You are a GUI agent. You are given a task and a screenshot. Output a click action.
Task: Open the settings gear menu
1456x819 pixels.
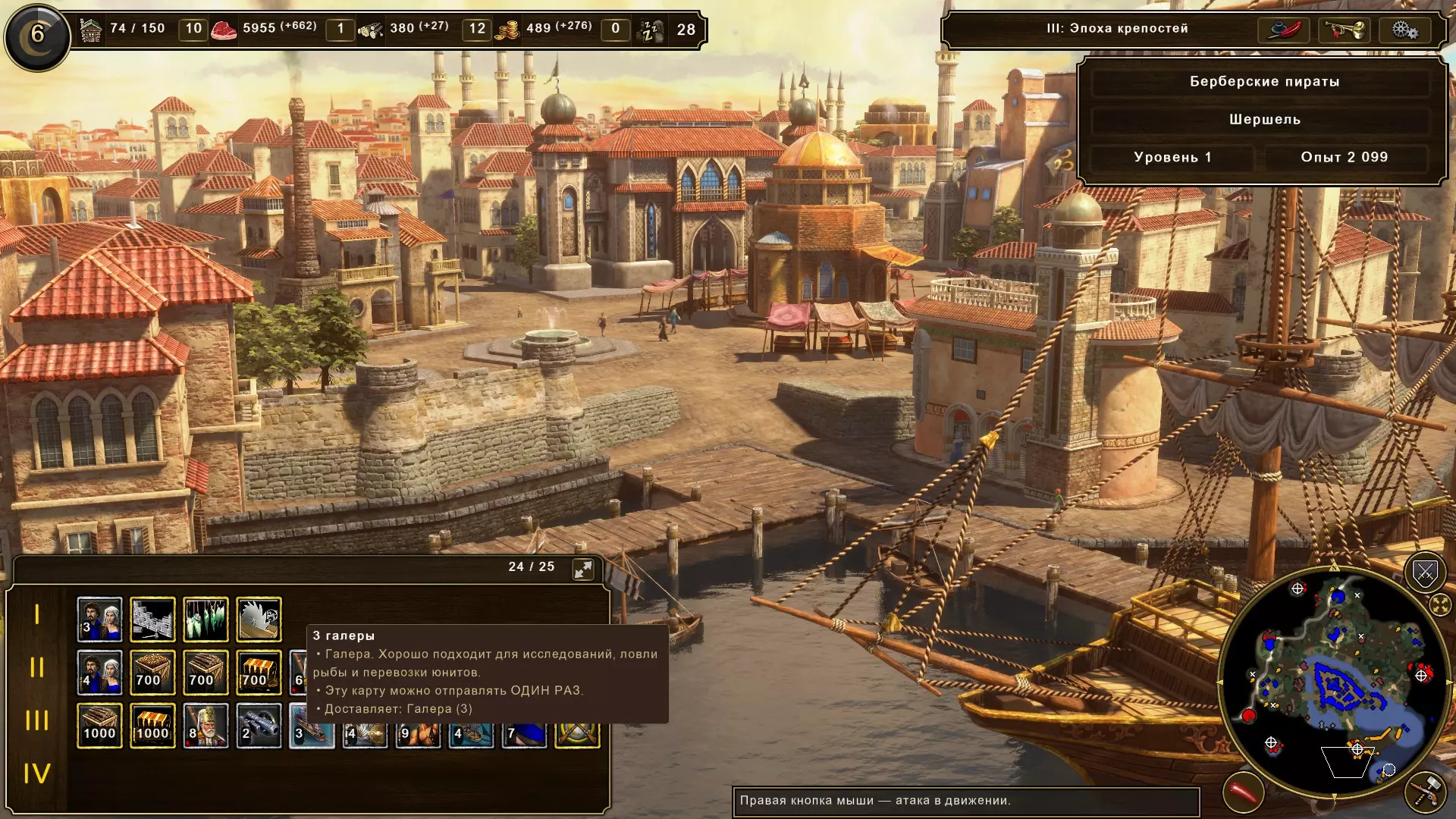1404,30
